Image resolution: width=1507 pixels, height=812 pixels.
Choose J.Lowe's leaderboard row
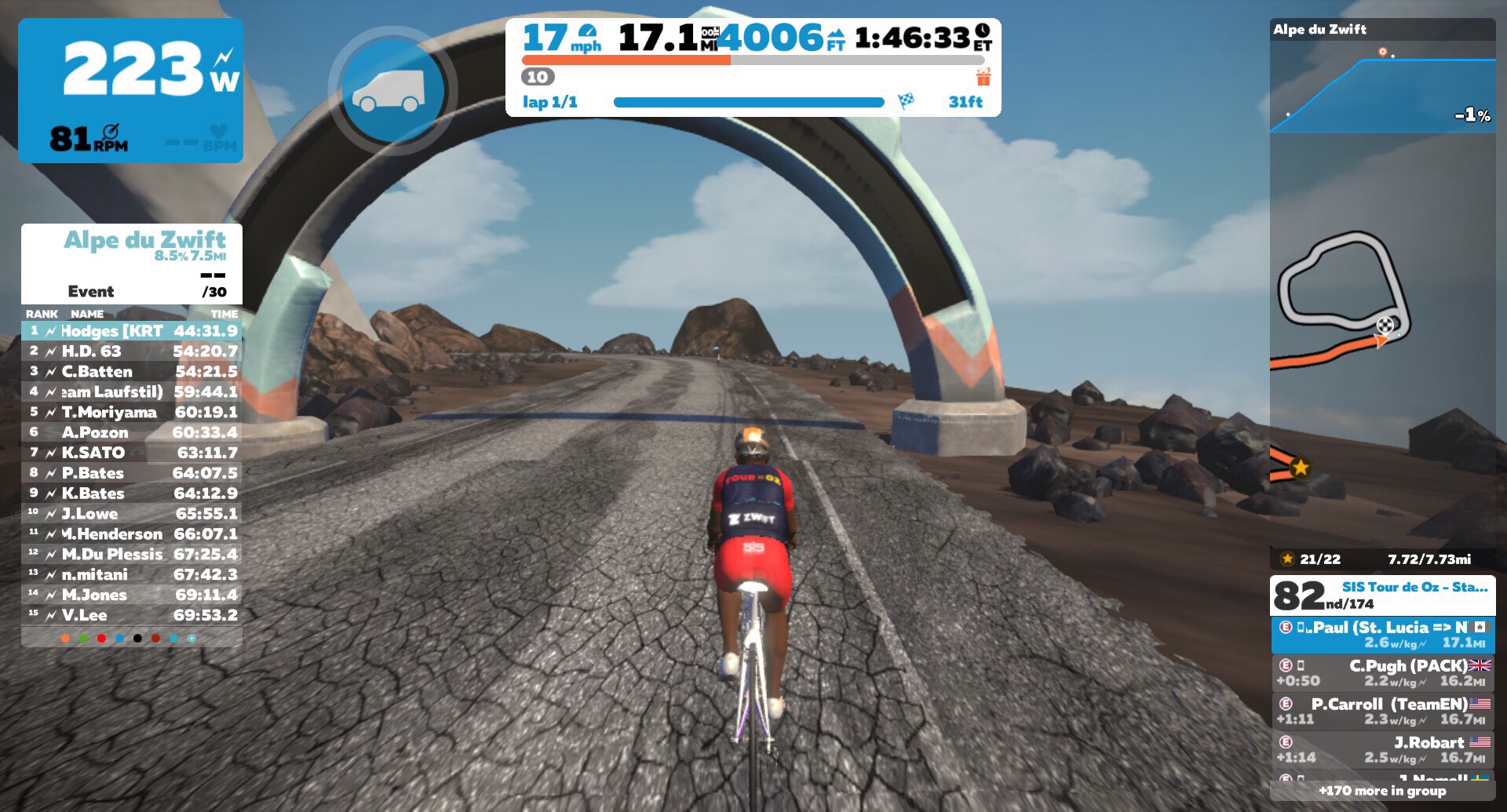click(132, 514)
